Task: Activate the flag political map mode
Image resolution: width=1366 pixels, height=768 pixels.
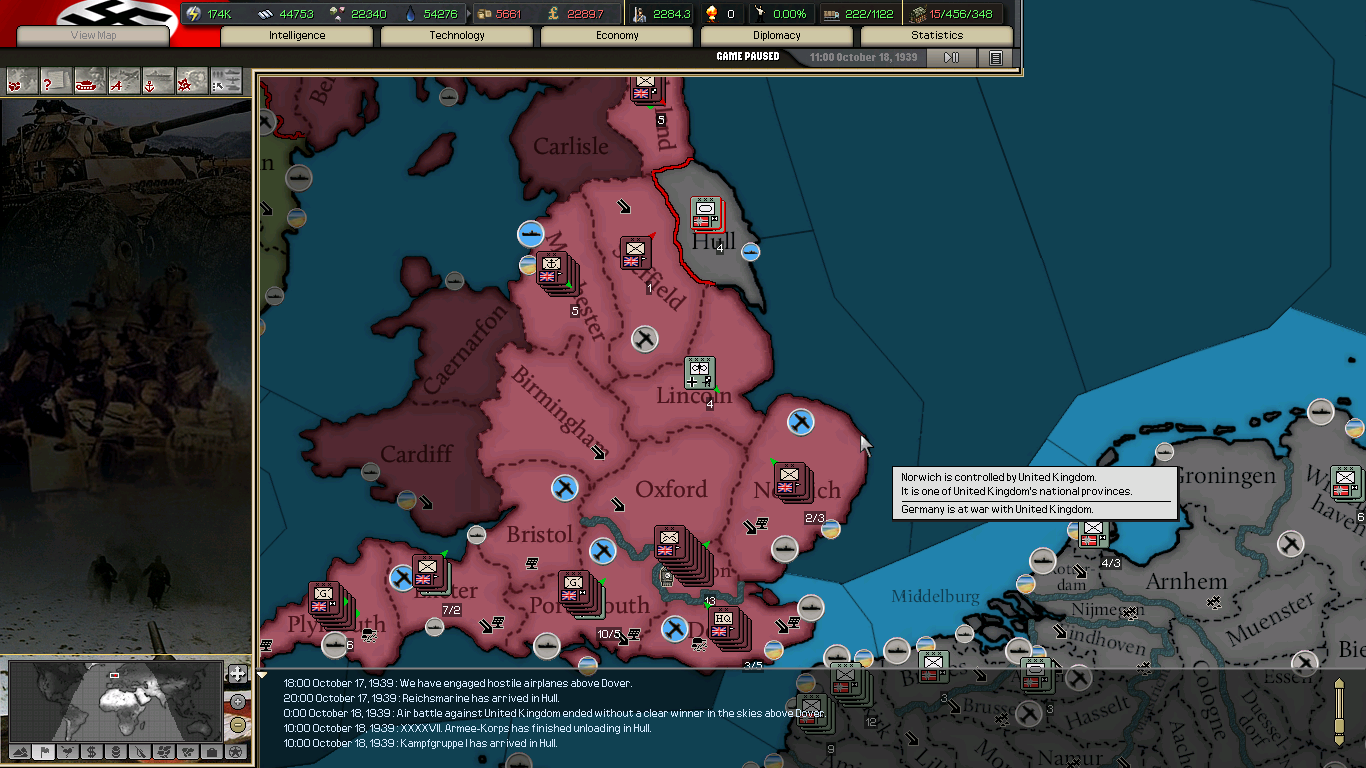Action: (x=44, y=751)
